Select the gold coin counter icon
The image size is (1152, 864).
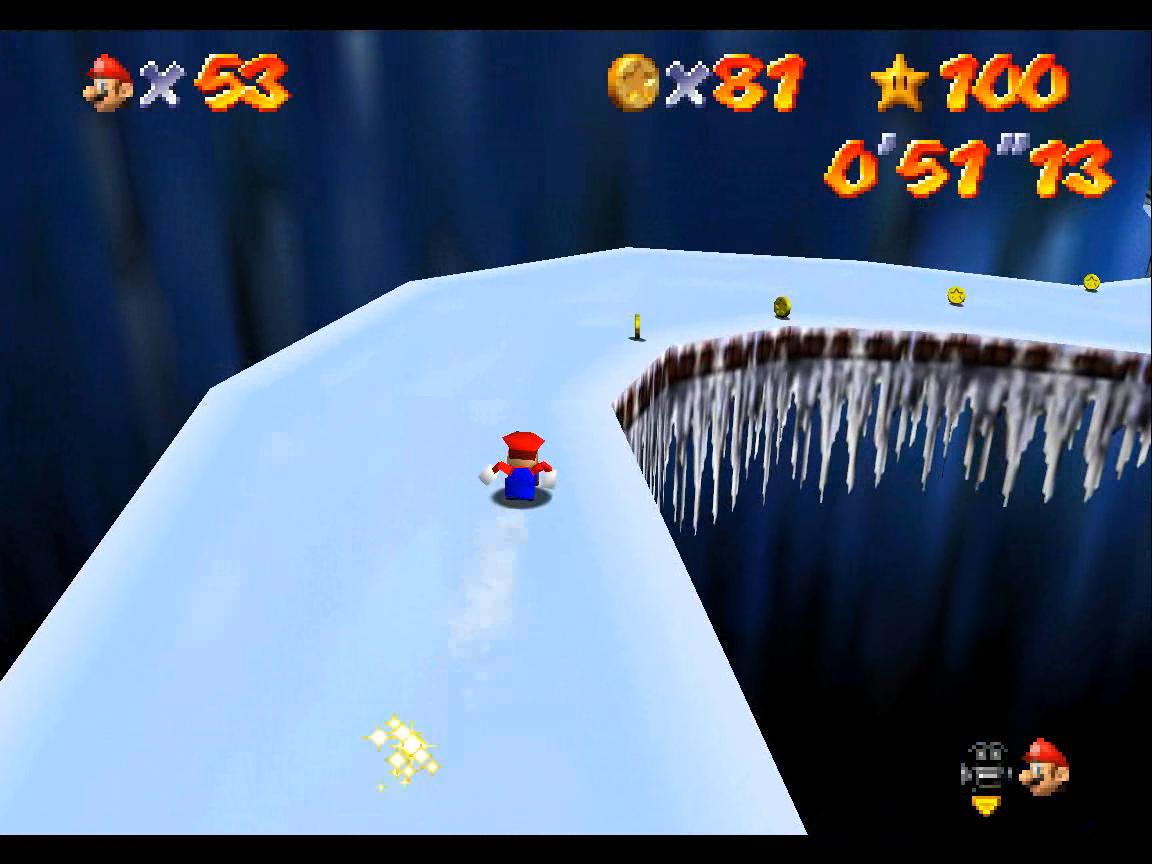point(632,82)
